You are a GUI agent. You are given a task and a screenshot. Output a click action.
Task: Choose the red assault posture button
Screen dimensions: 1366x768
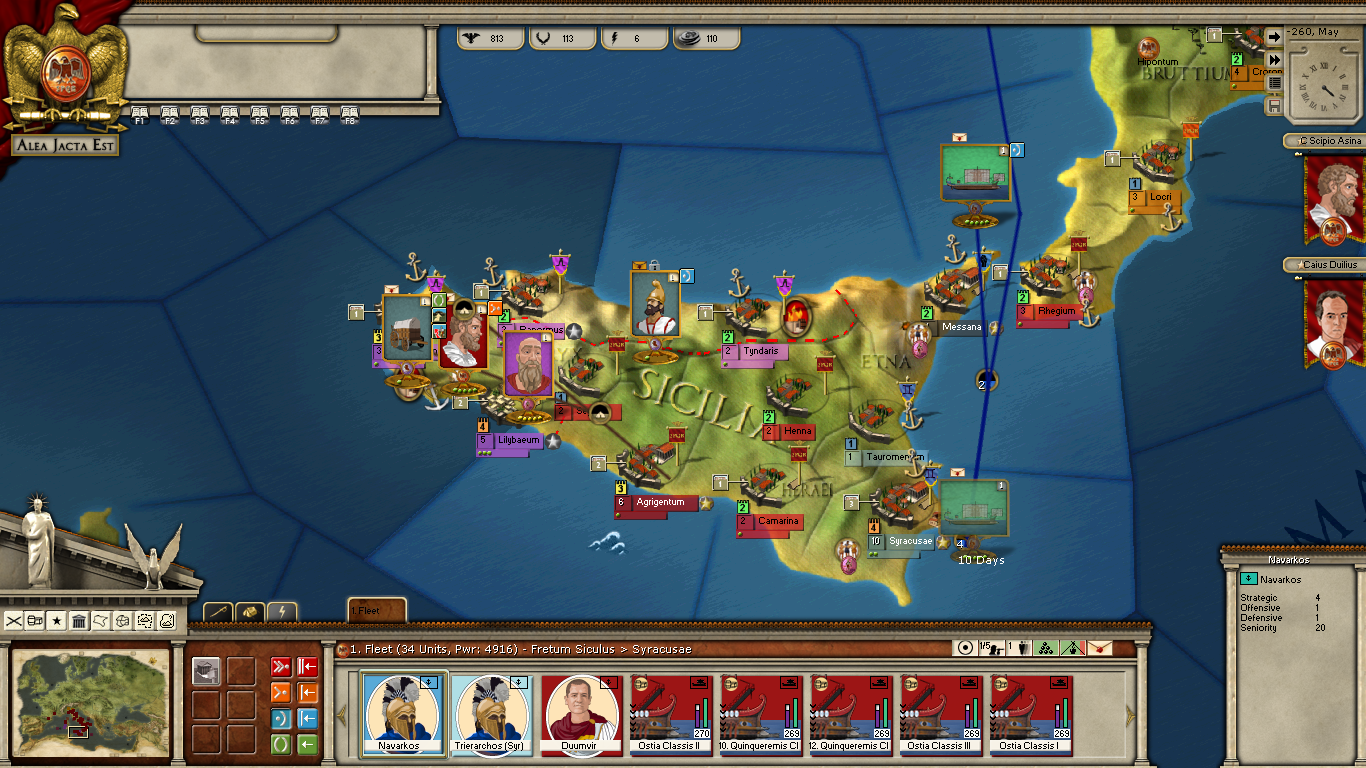(281, 666)
